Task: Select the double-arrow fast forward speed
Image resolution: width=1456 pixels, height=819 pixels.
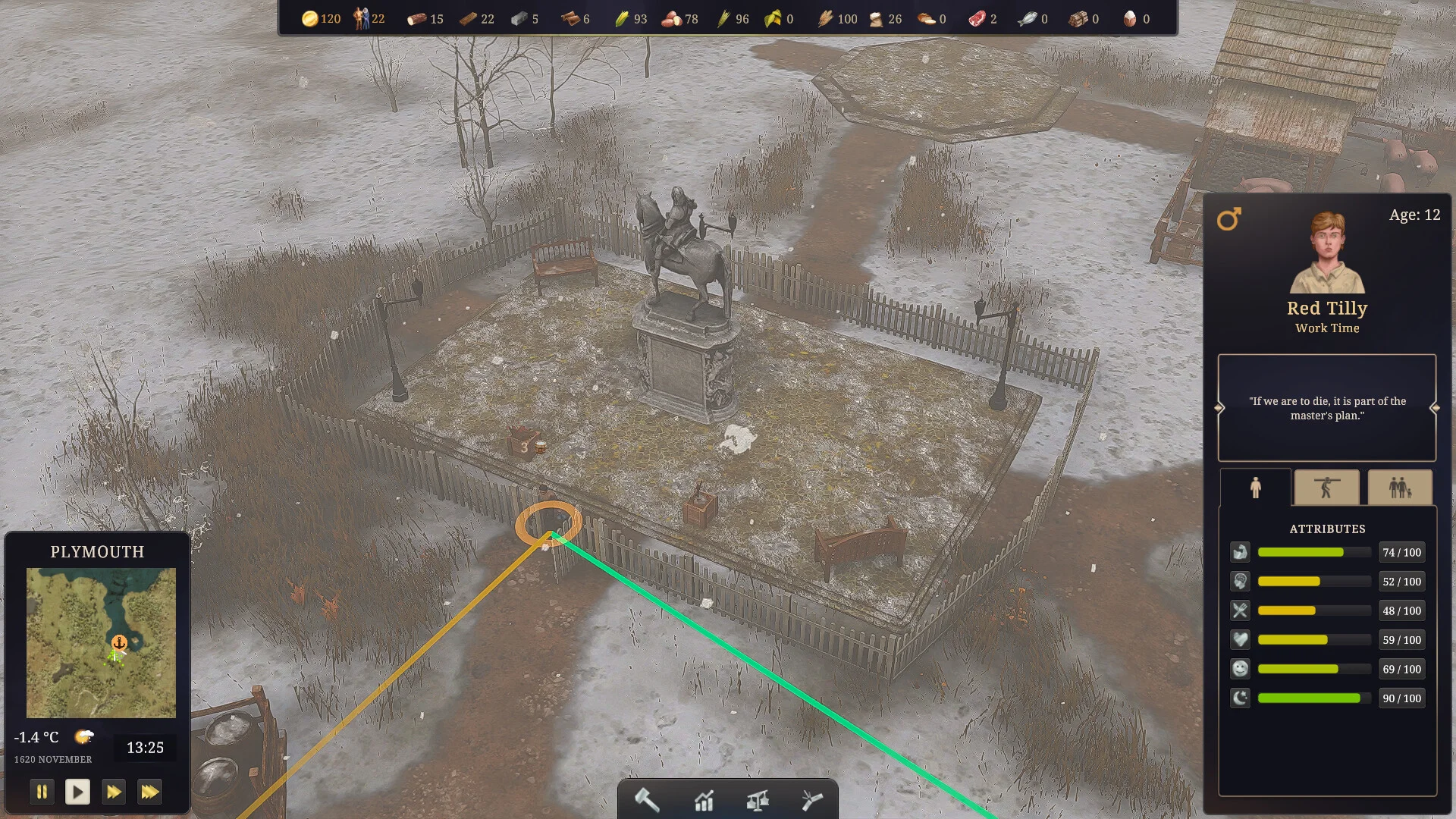Action: 114,792
